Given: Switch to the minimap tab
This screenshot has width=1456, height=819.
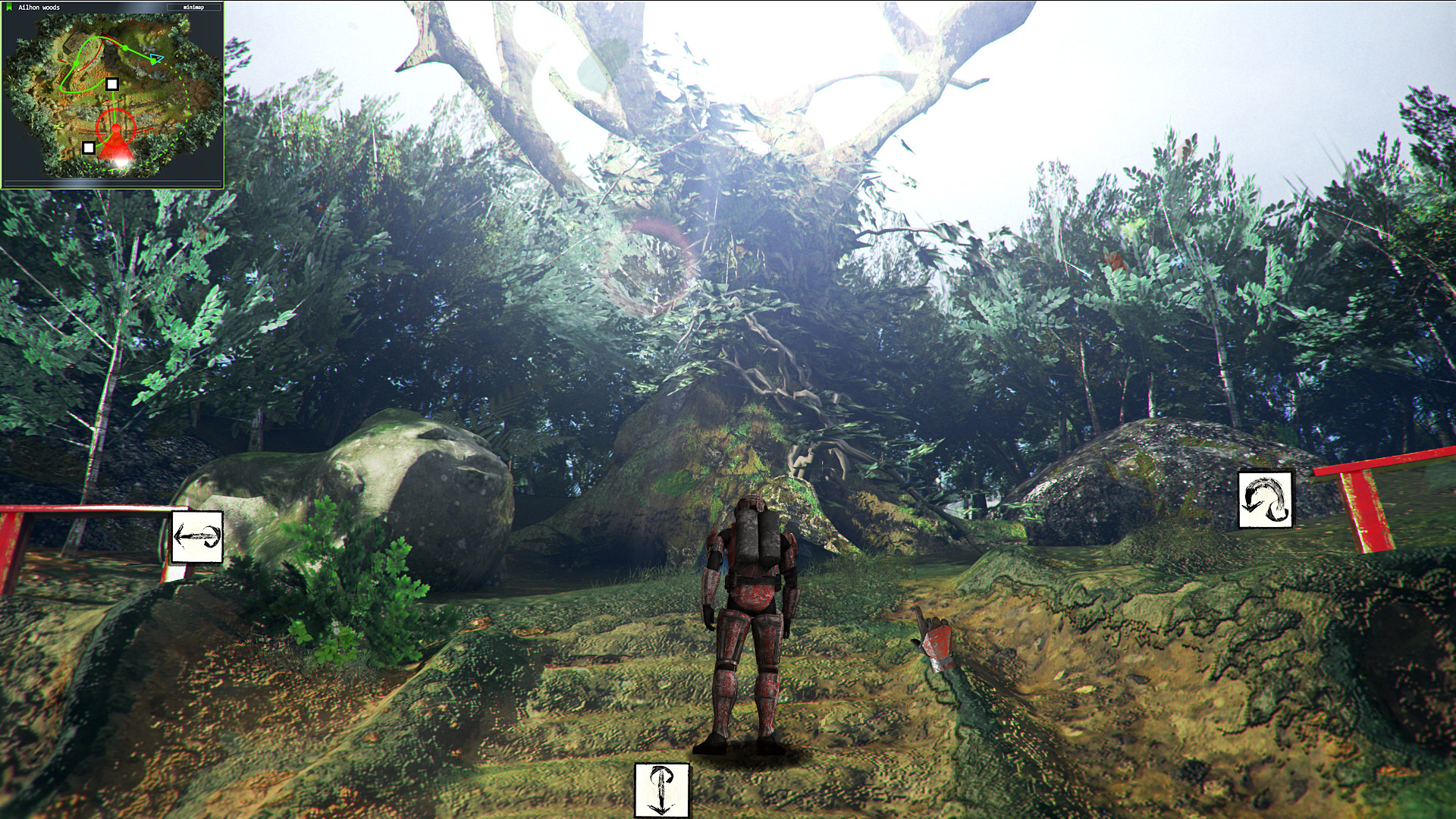Looking at the screenshot, I should click(194, 8).
